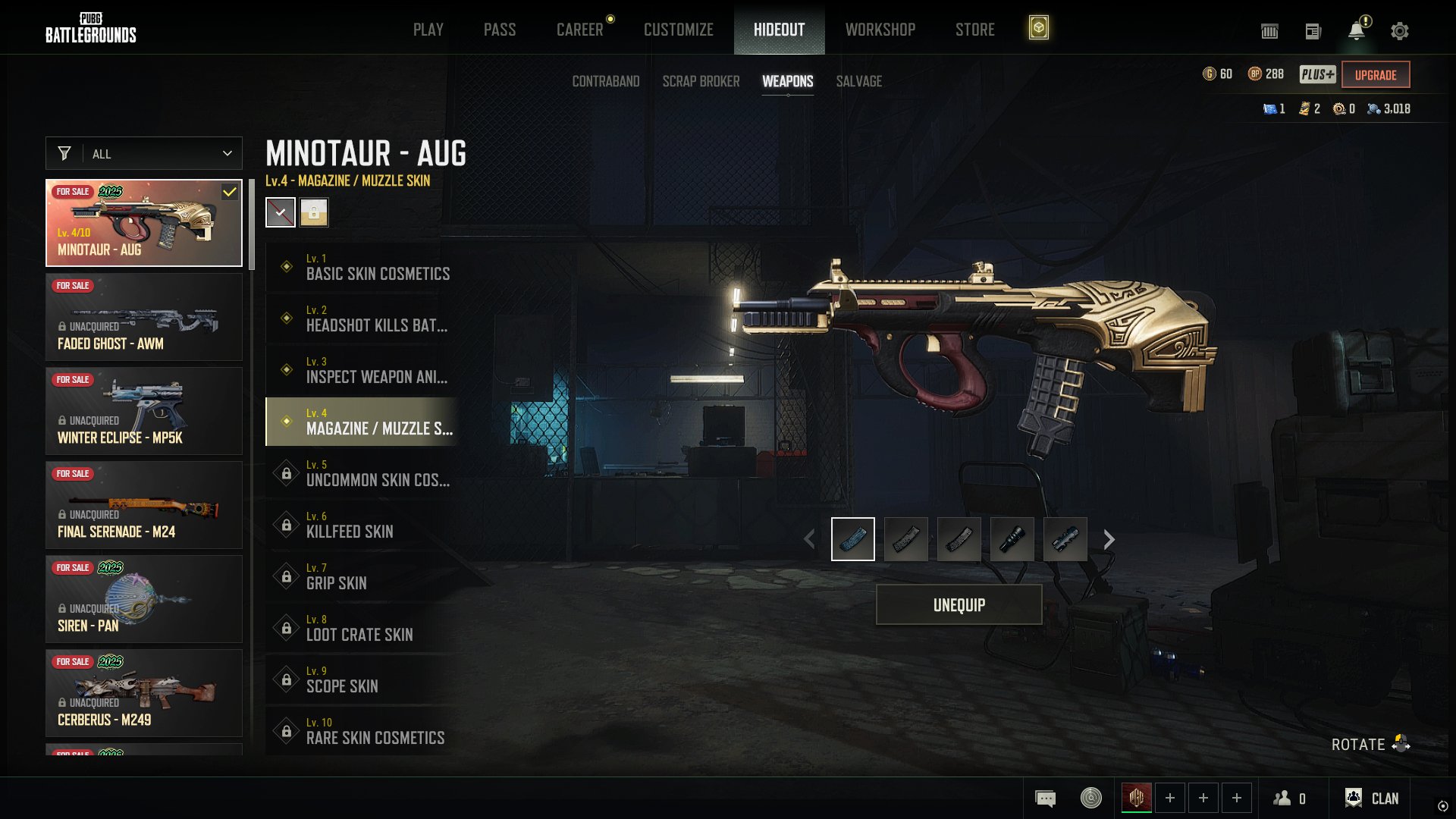
Task: Open the settings gear icon
Action: pyautogui.click(x=1399, y=31)
